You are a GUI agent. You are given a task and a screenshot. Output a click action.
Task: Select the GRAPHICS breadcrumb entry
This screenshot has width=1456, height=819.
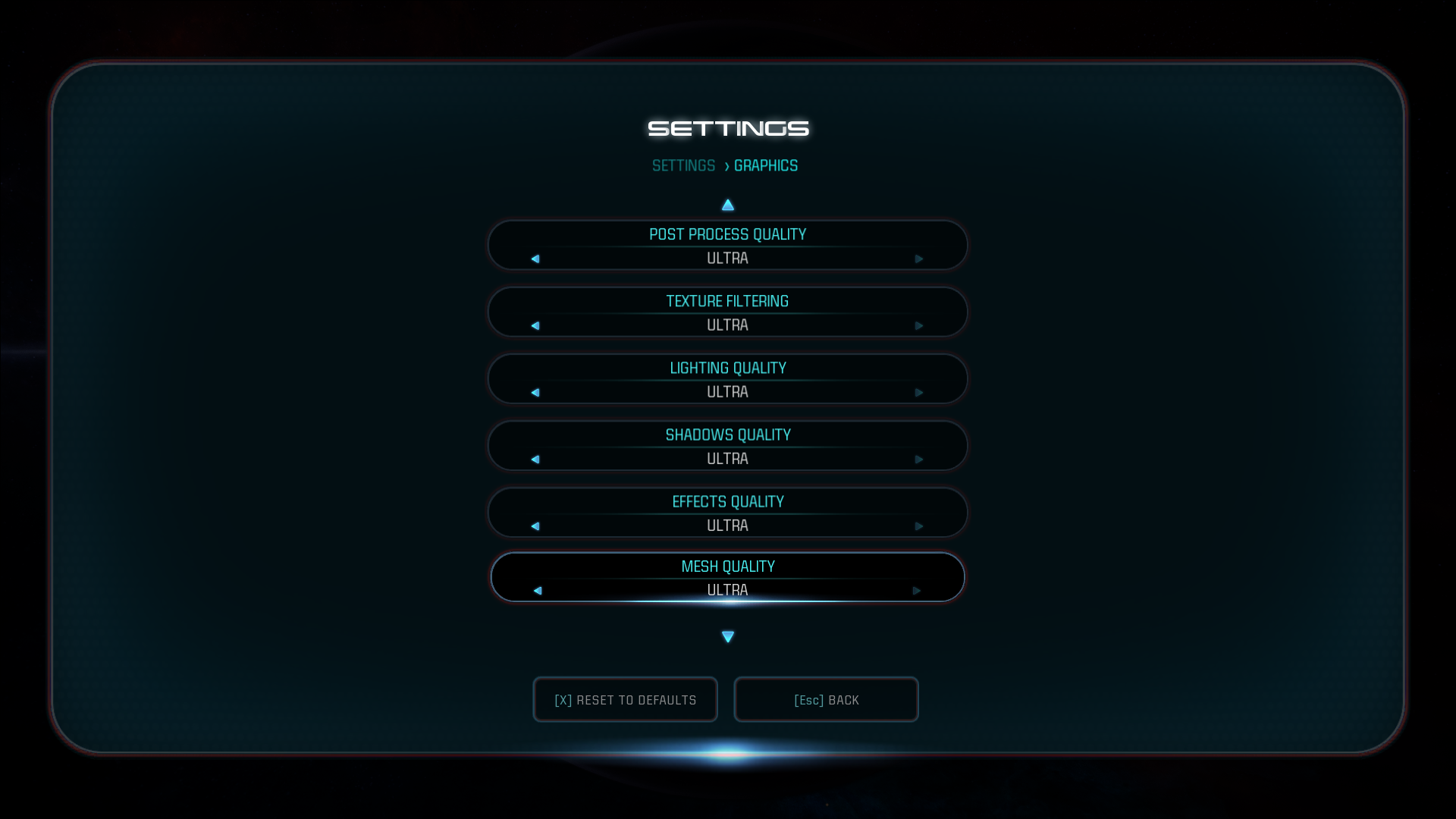[766, 165]
